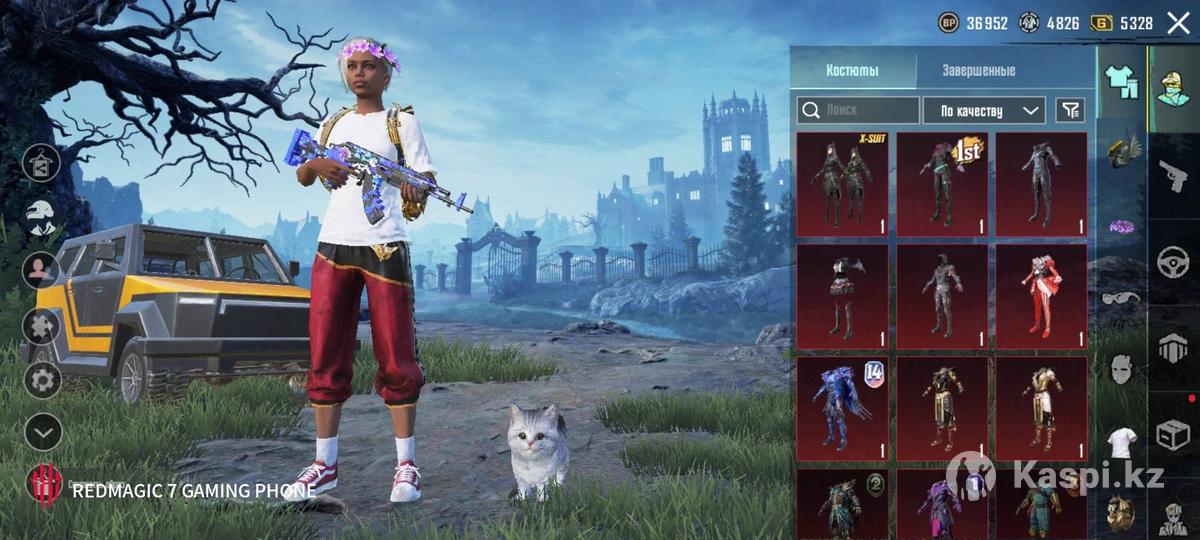Open the filter options funnel button
1200x540 pixels.
point(1070,110)
